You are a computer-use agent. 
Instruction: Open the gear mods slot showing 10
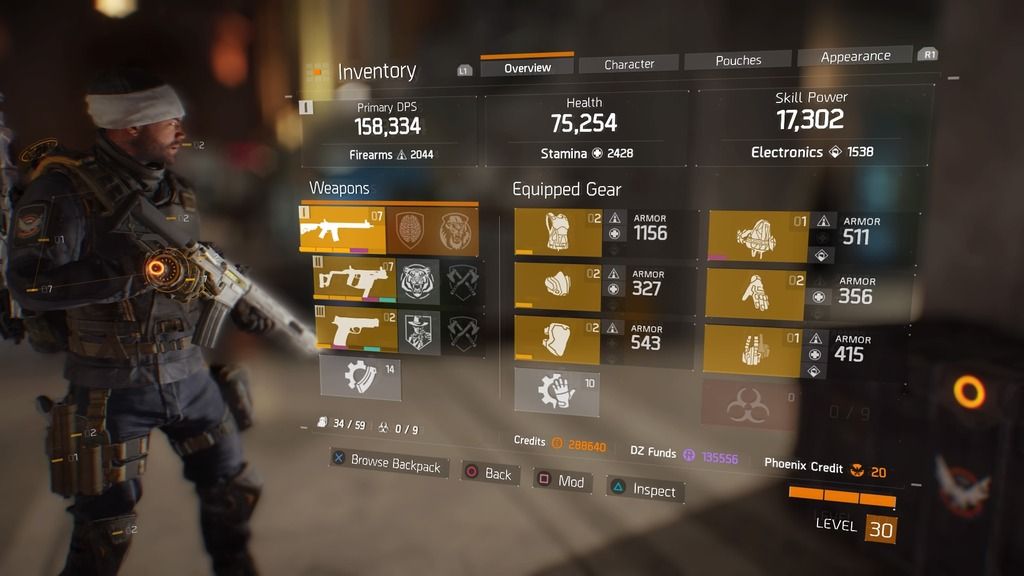(x=557, y=391)
